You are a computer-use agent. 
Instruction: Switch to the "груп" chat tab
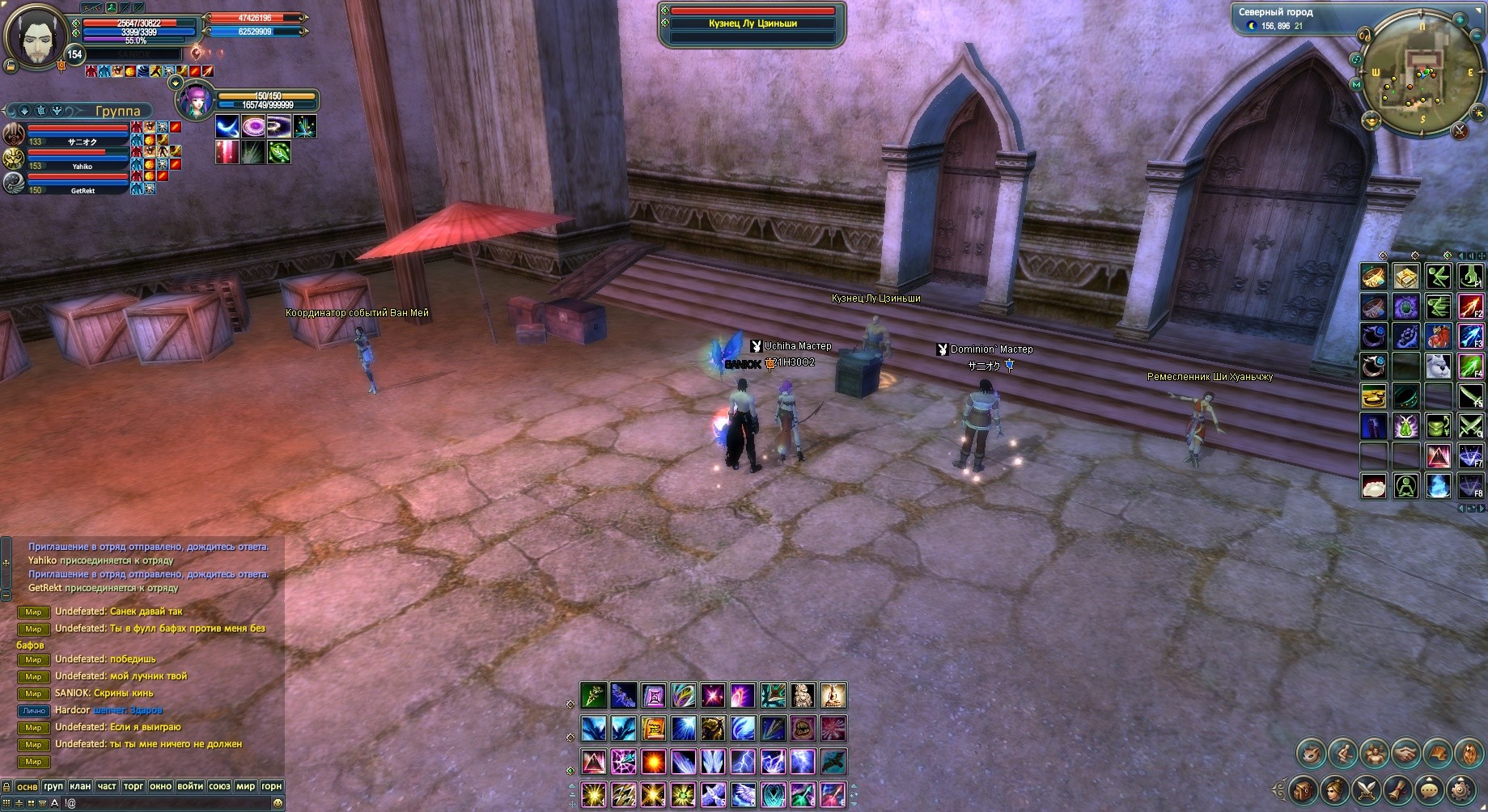53,786
